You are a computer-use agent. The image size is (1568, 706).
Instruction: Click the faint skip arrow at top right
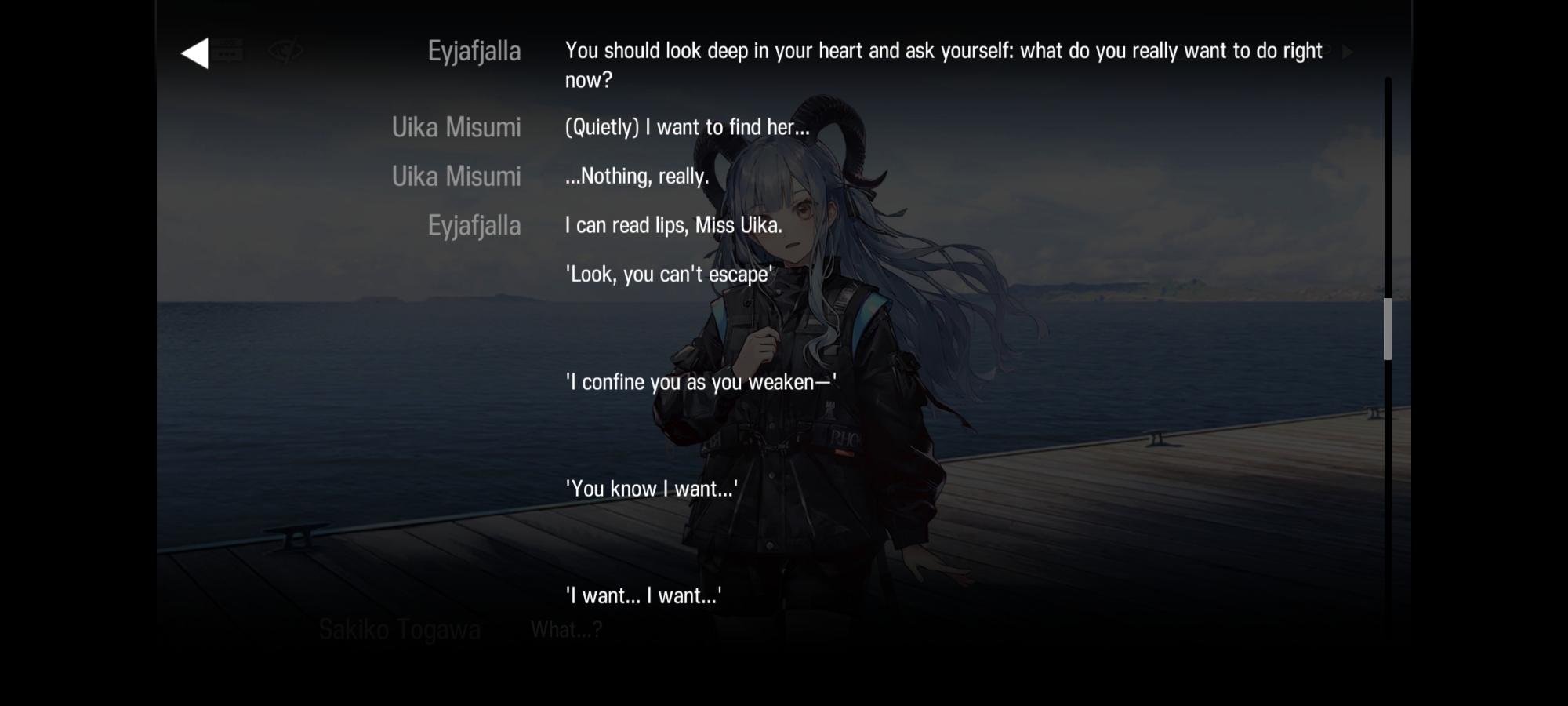click(x=1347, y=52)
